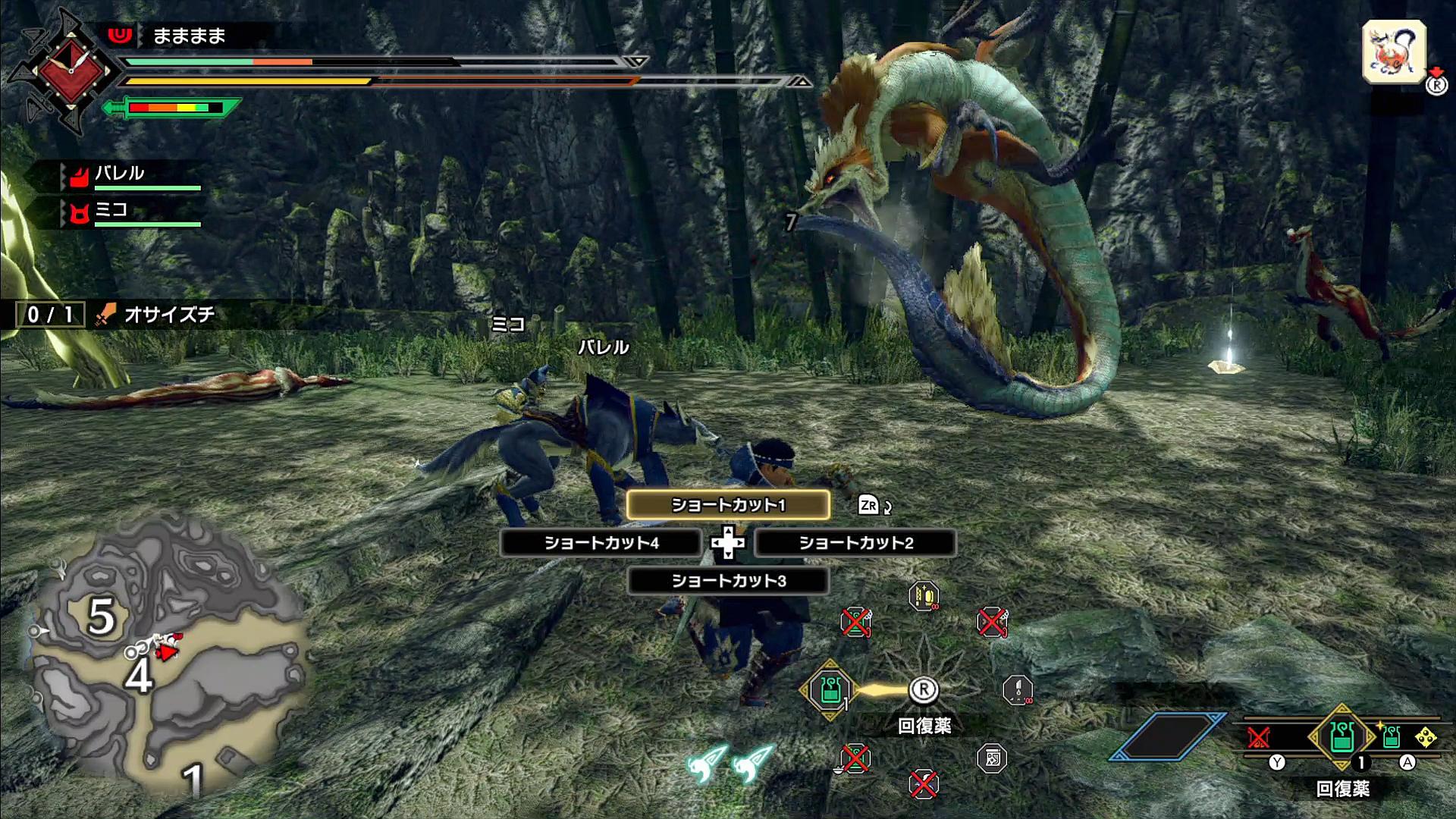Choose ショートカット3 shortcut set
The image size is (1456, 819).
click(728, 581)
